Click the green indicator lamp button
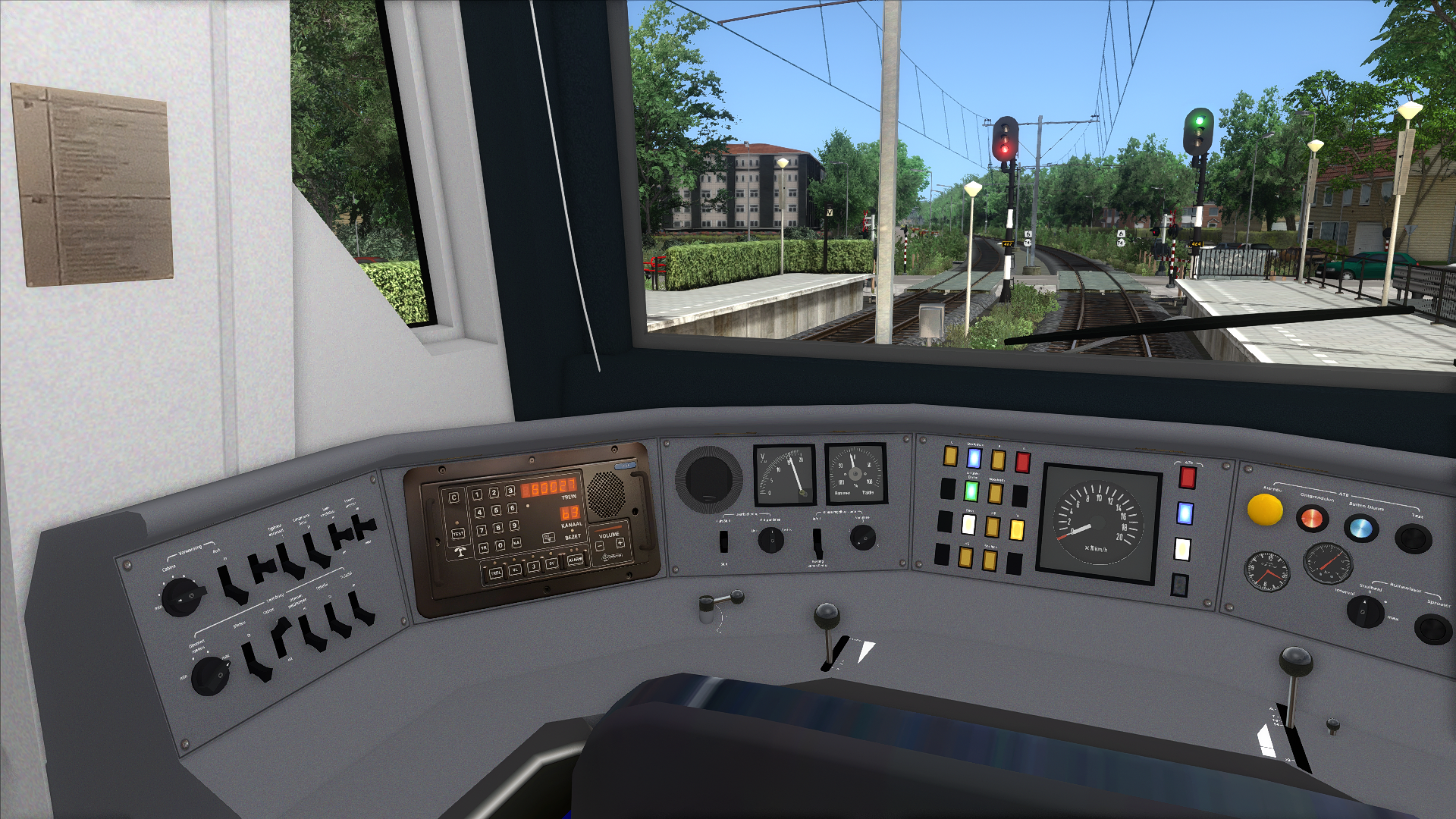1456x819 pixels. (971, 491)
